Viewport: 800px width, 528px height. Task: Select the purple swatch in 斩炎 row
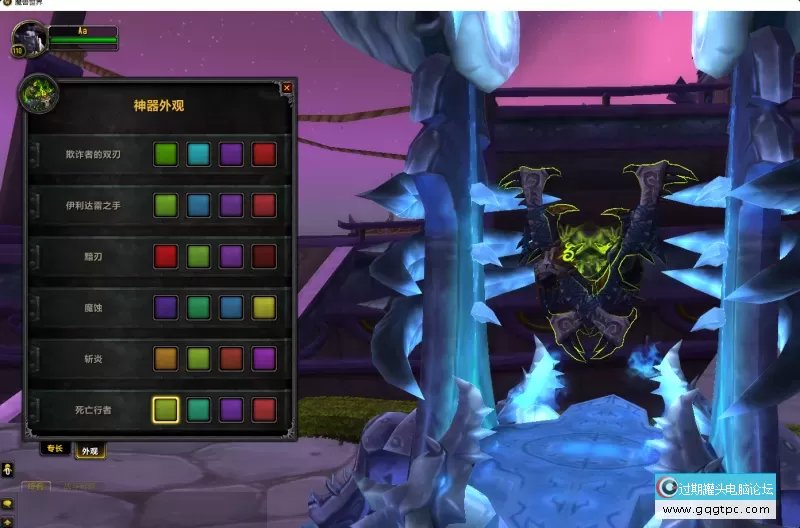coord(263,358)
